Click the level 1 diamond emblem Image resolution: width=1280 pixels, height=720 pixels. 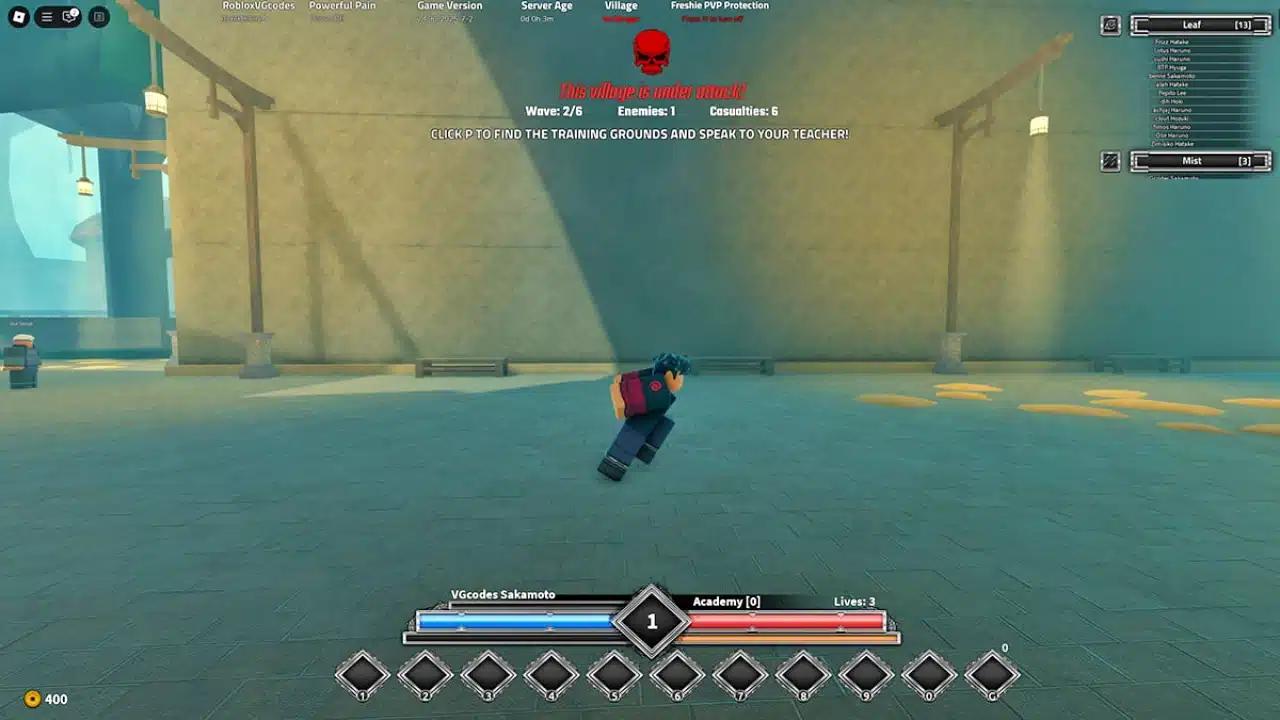coord(653,620)
